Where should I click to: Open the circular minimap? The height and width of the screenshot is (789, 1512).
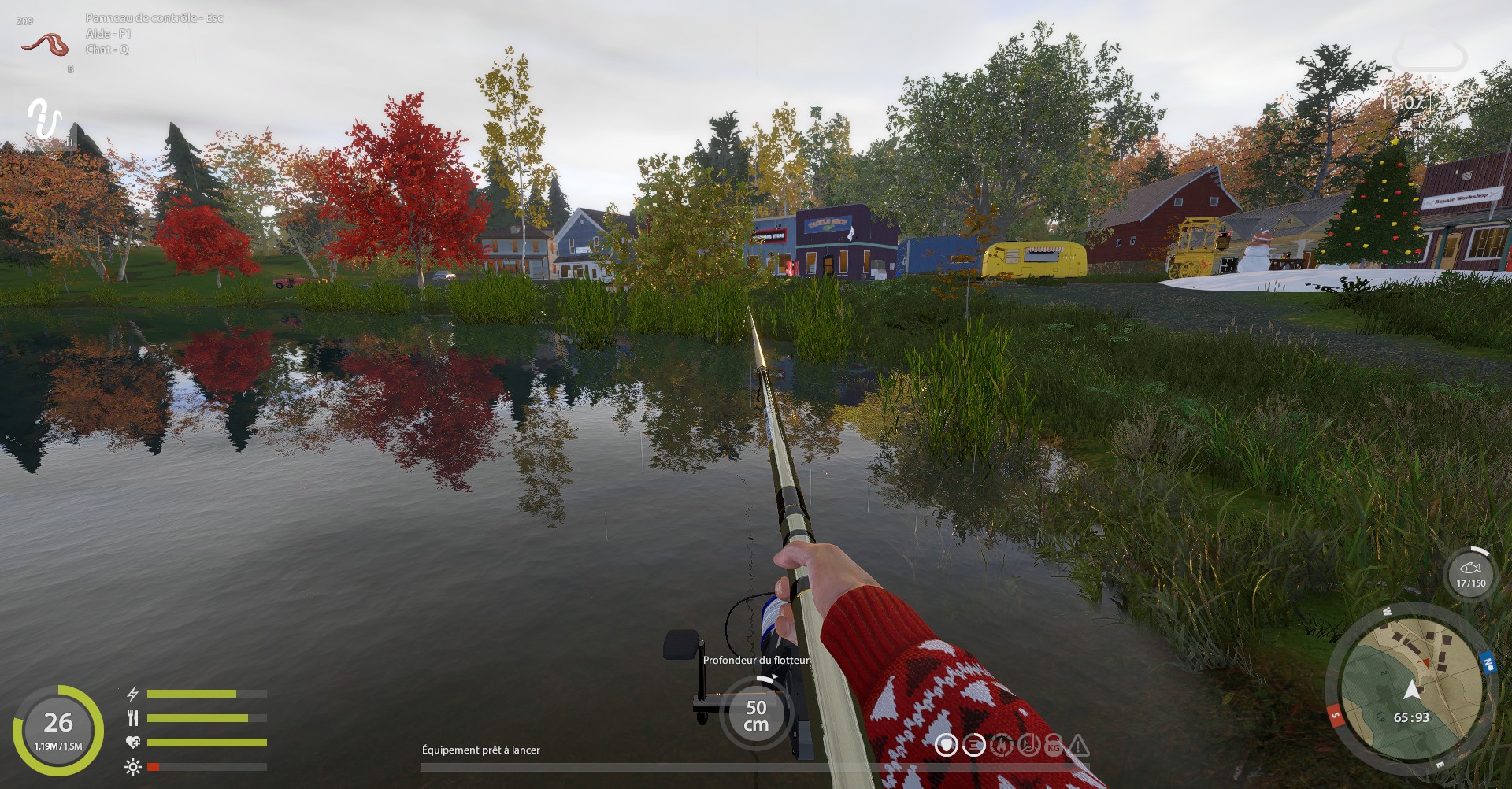click(1411, 693)
